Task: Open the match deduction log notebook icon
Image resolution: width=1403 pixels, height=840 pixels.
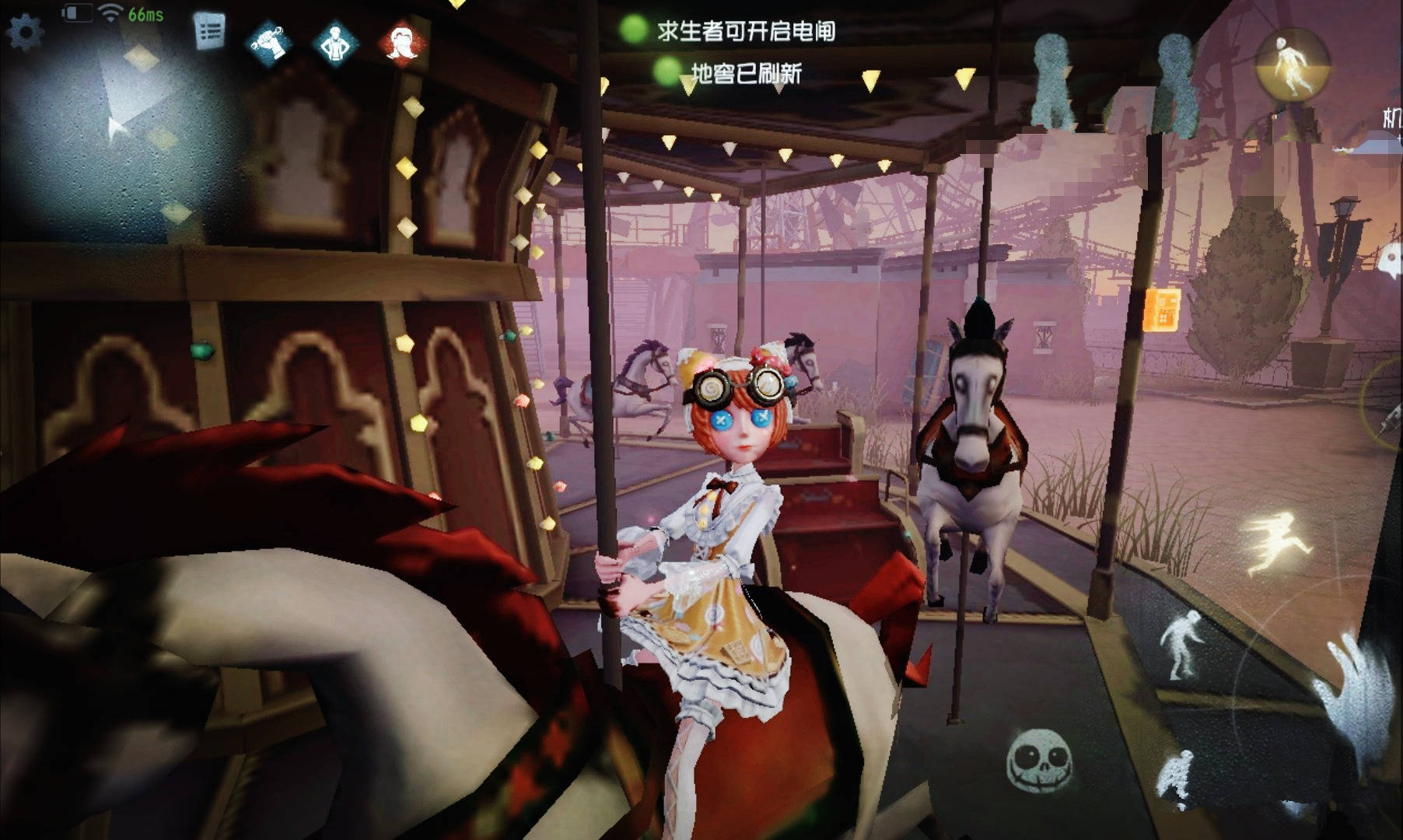Action: pos(208,31)
